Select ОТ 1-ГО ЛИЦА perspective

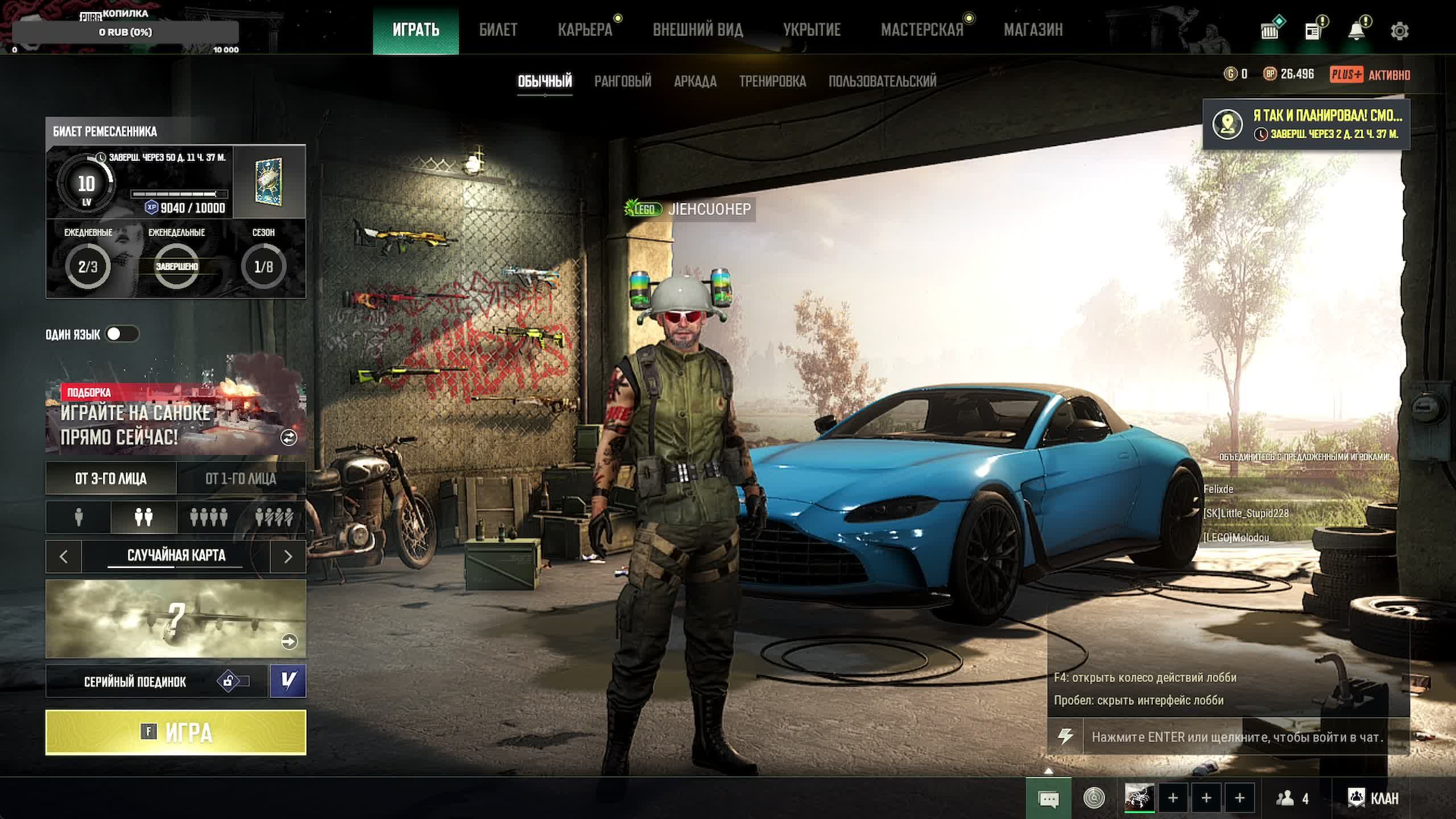241,478
